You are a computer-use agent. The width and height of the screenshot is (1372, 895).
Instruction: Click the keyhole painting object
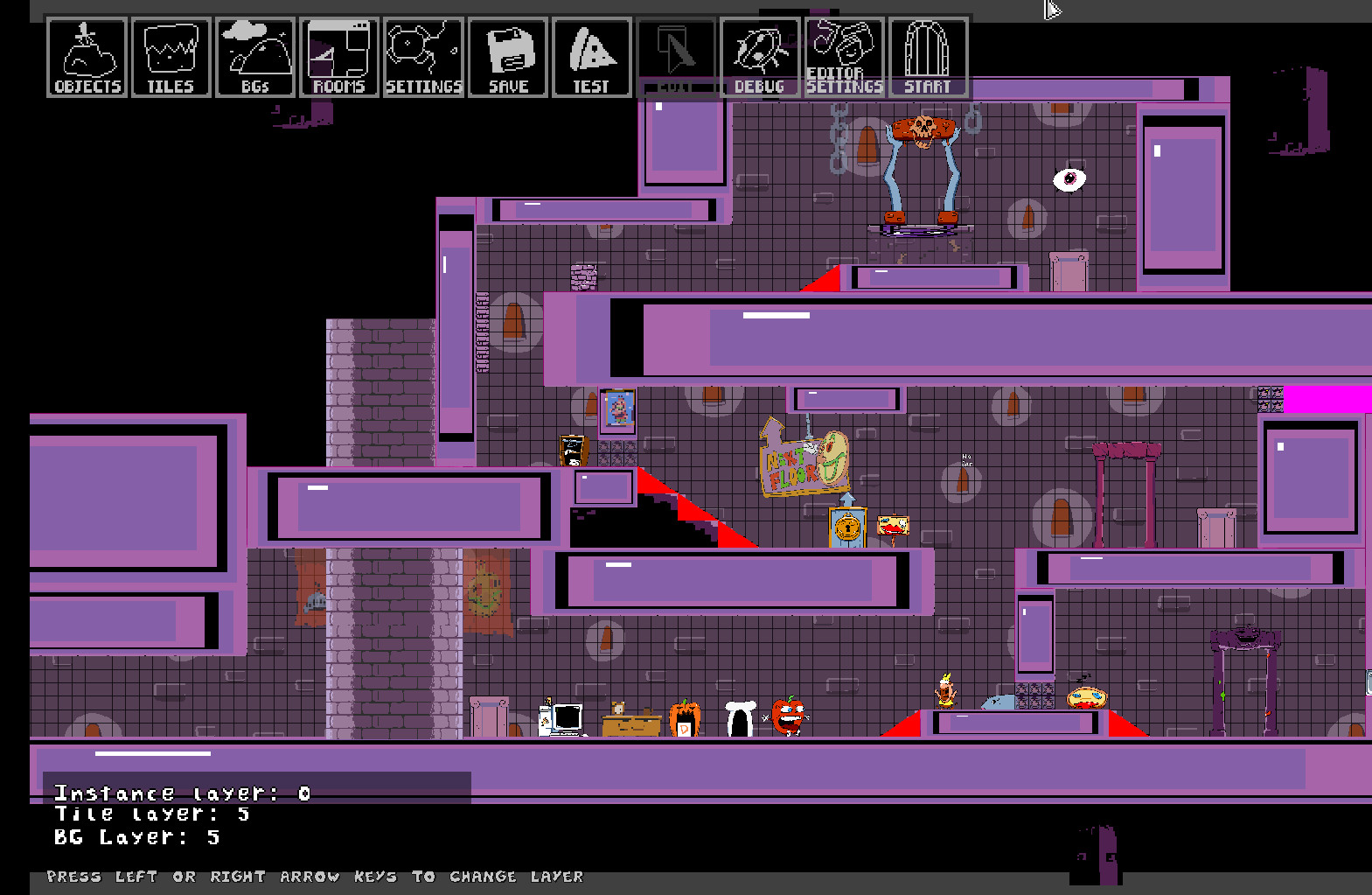click(845, 529)
